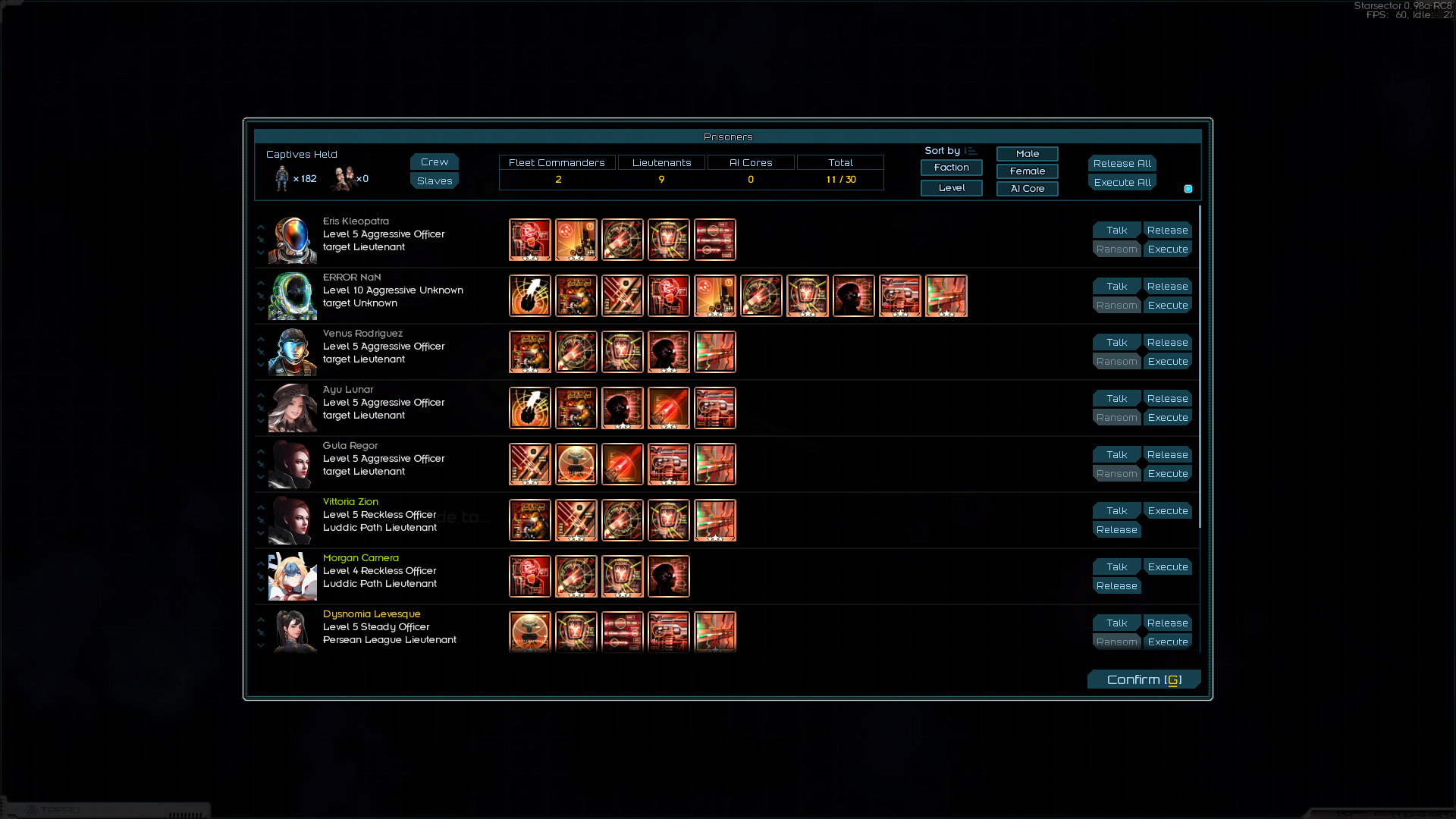The image size is (1456, 819).
Task: Click the Execute All button
Action: (1122, 183)
